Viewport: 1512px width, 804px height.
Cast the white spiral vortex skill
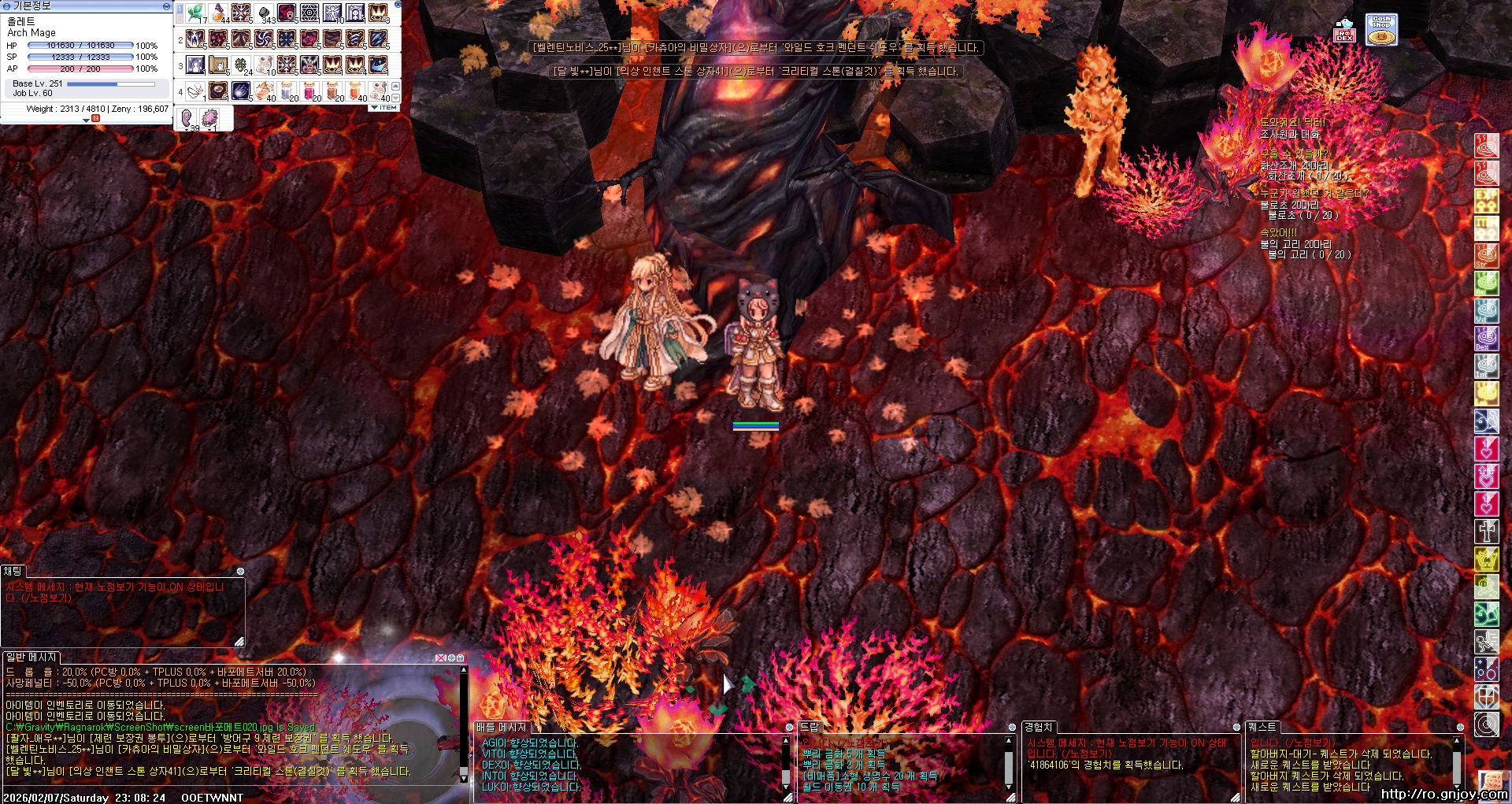coord(264,39)
